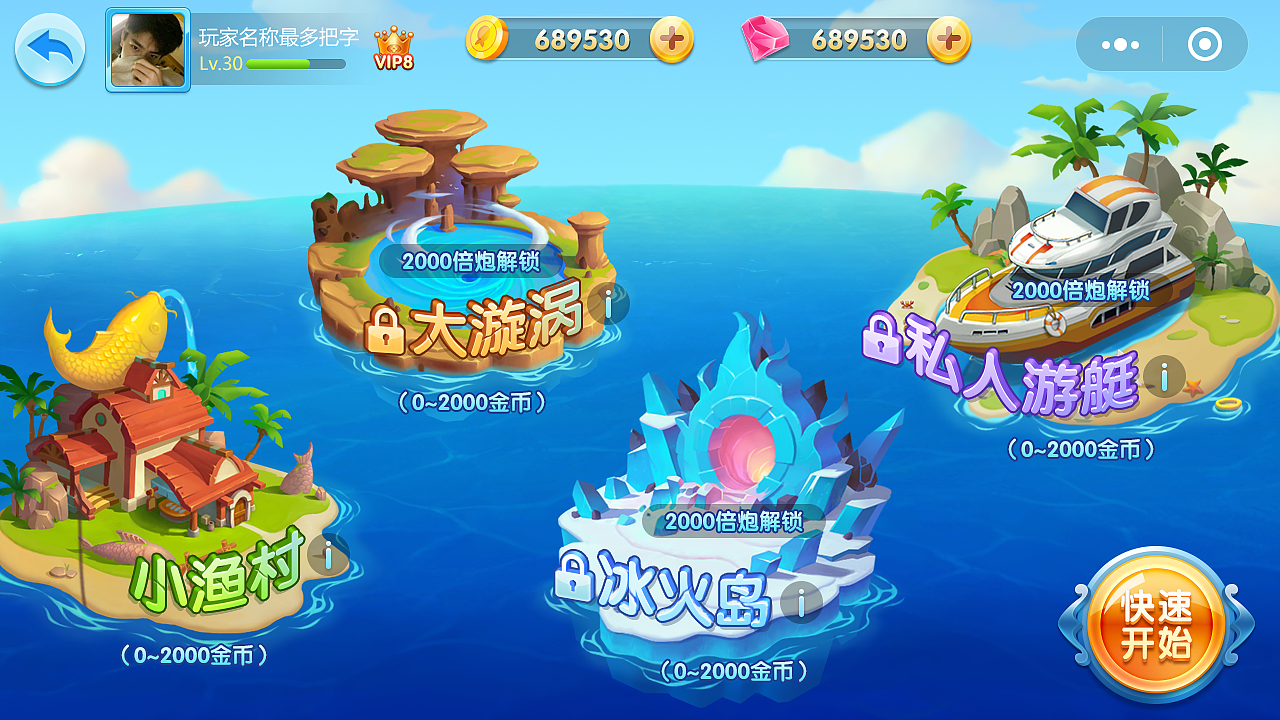Show info for 私人游艇 stage
The height and width of the screenshot is (720, 1280).
pyautogui.click(x=1164, y=376)
